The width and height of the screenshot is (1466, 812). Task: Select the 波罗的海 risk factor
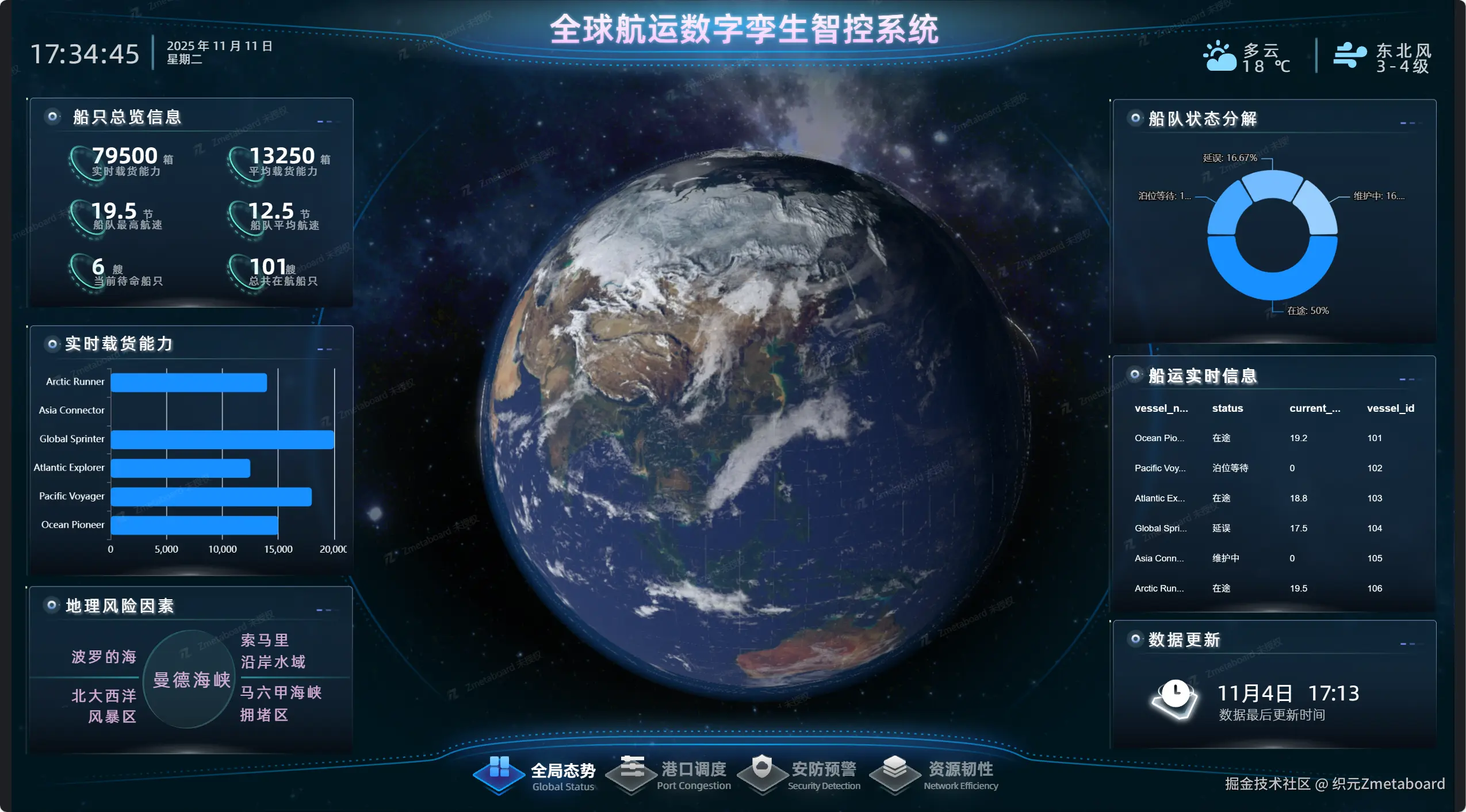104,657
